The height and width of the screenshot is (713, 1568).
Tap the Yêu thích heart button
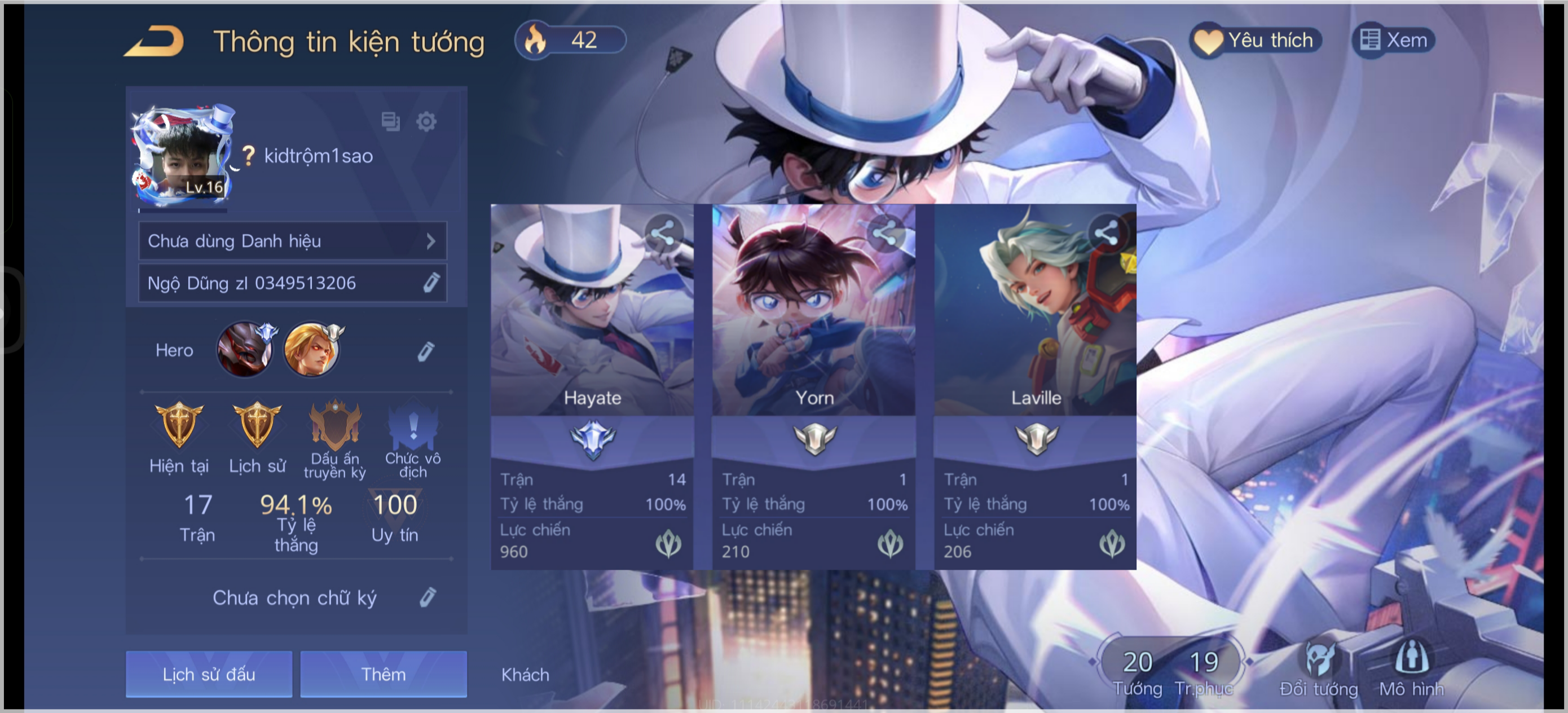(1256, 41)
